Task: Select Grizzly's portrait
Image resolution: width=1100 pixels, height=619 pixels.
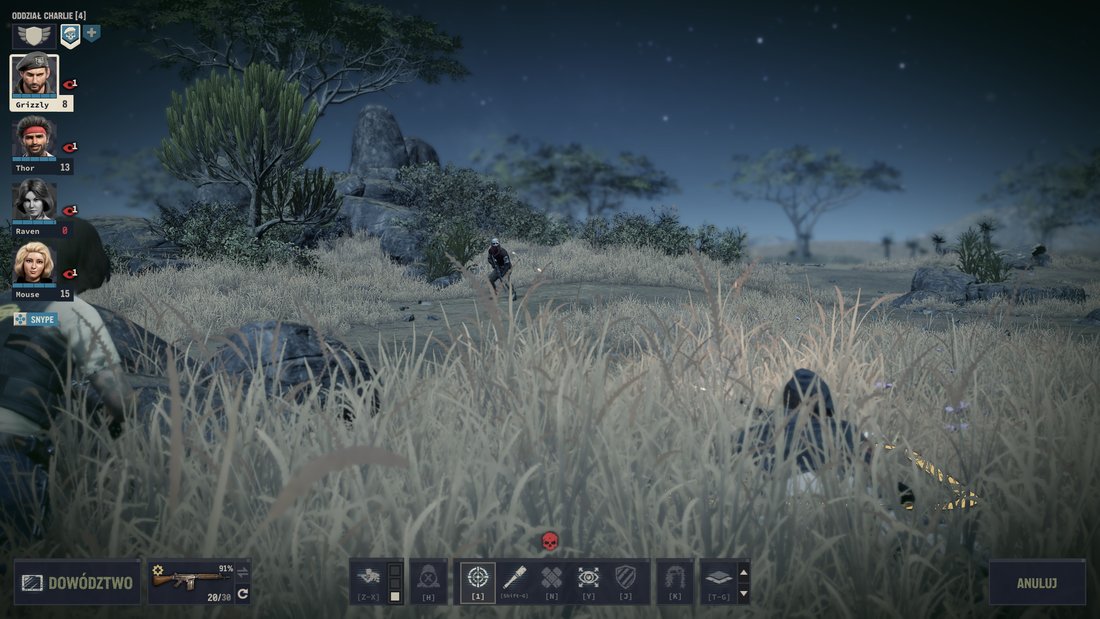Action: [35, 76]
